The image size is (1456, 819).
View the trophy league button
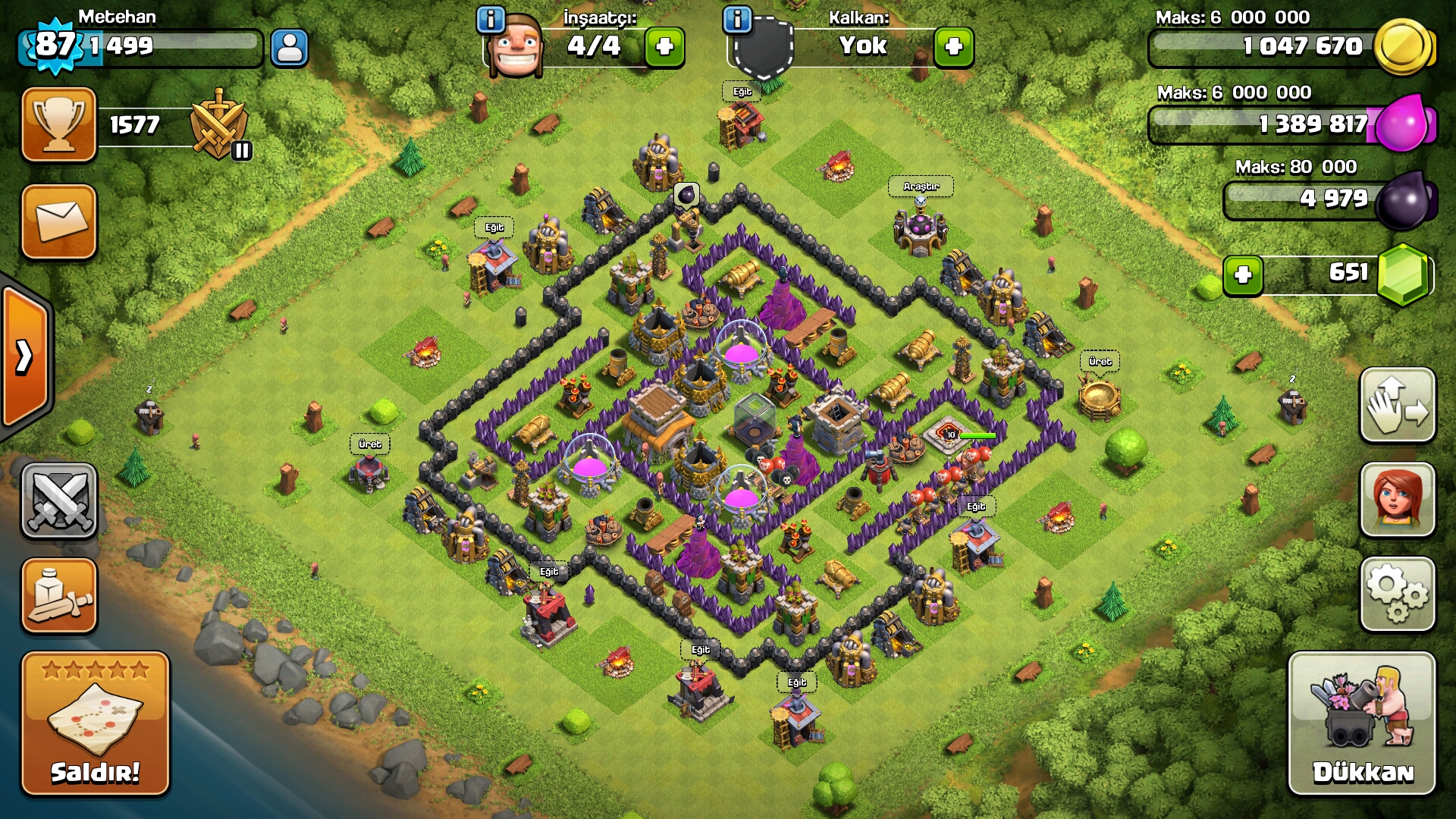click(x=59, y=124)
